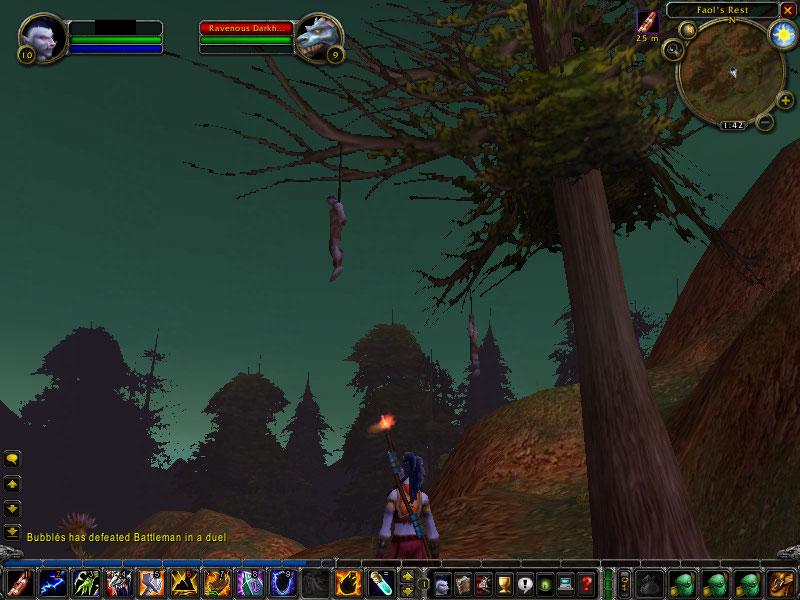Open the red question mark help button
This screenshot has height=600, width=800.
point(587,582)
